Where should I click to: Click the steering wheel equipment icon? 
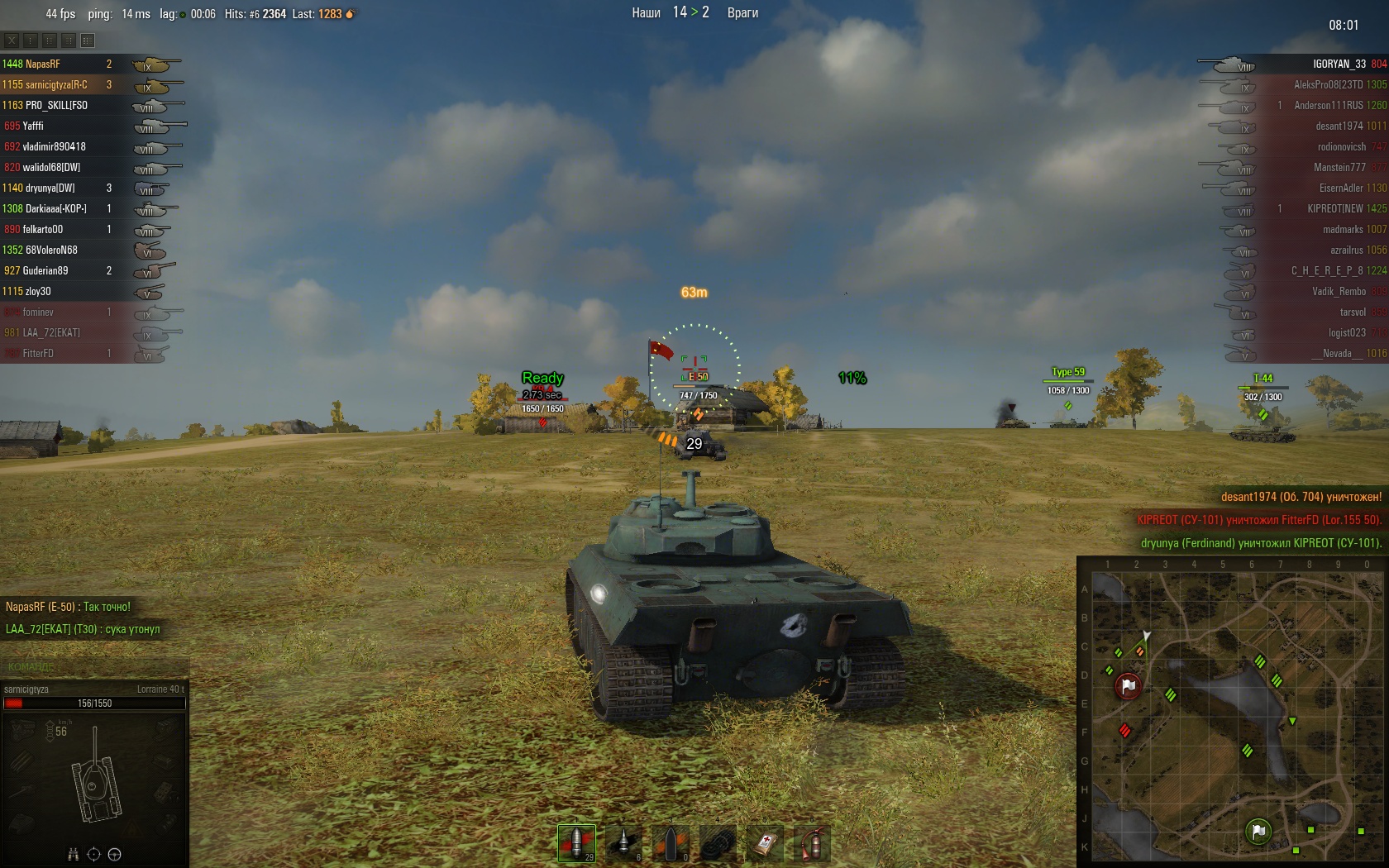[115, 854]
